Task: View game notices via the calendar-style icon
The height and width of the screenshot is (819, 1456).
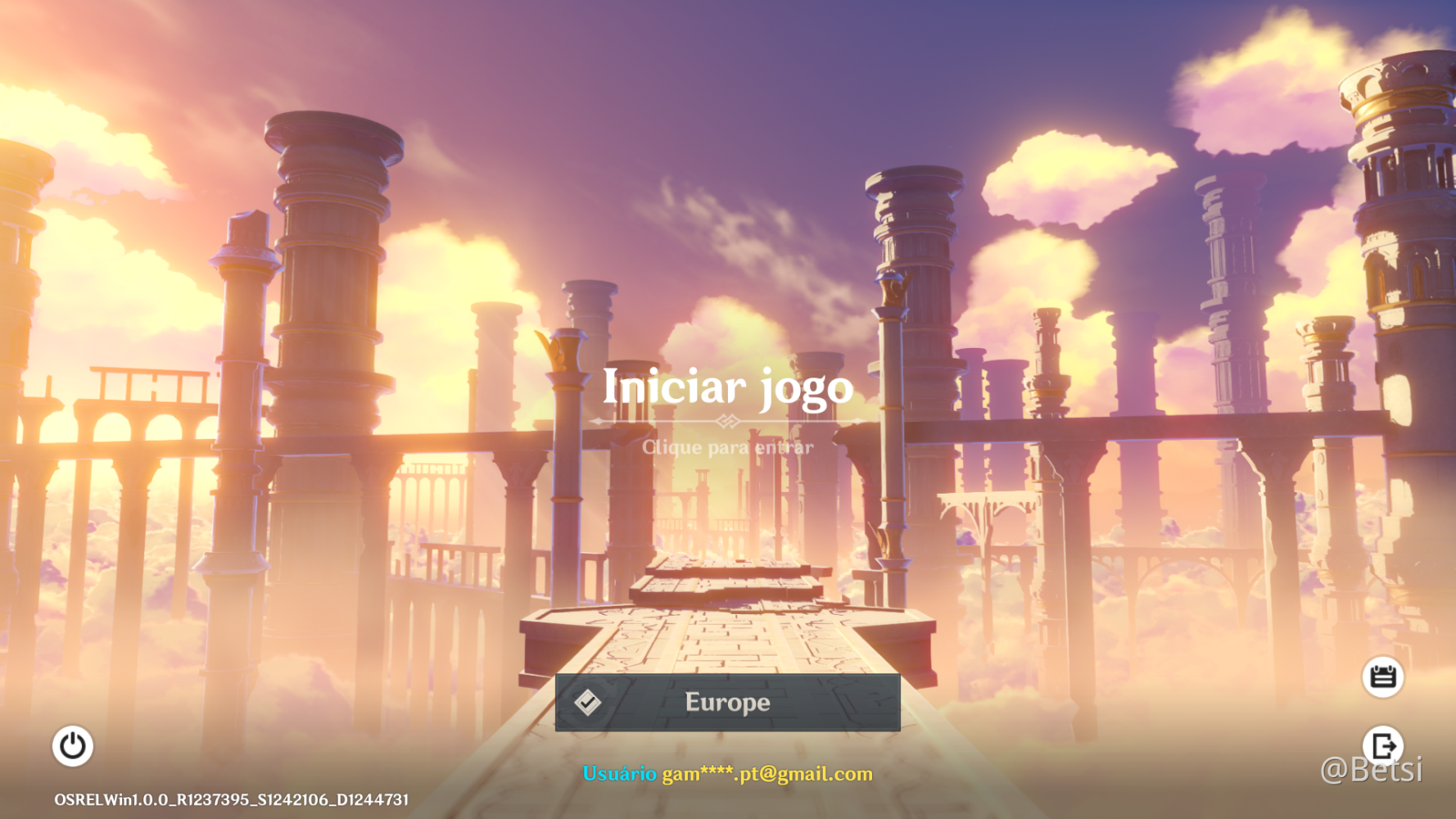Action: coord(1385,676)
